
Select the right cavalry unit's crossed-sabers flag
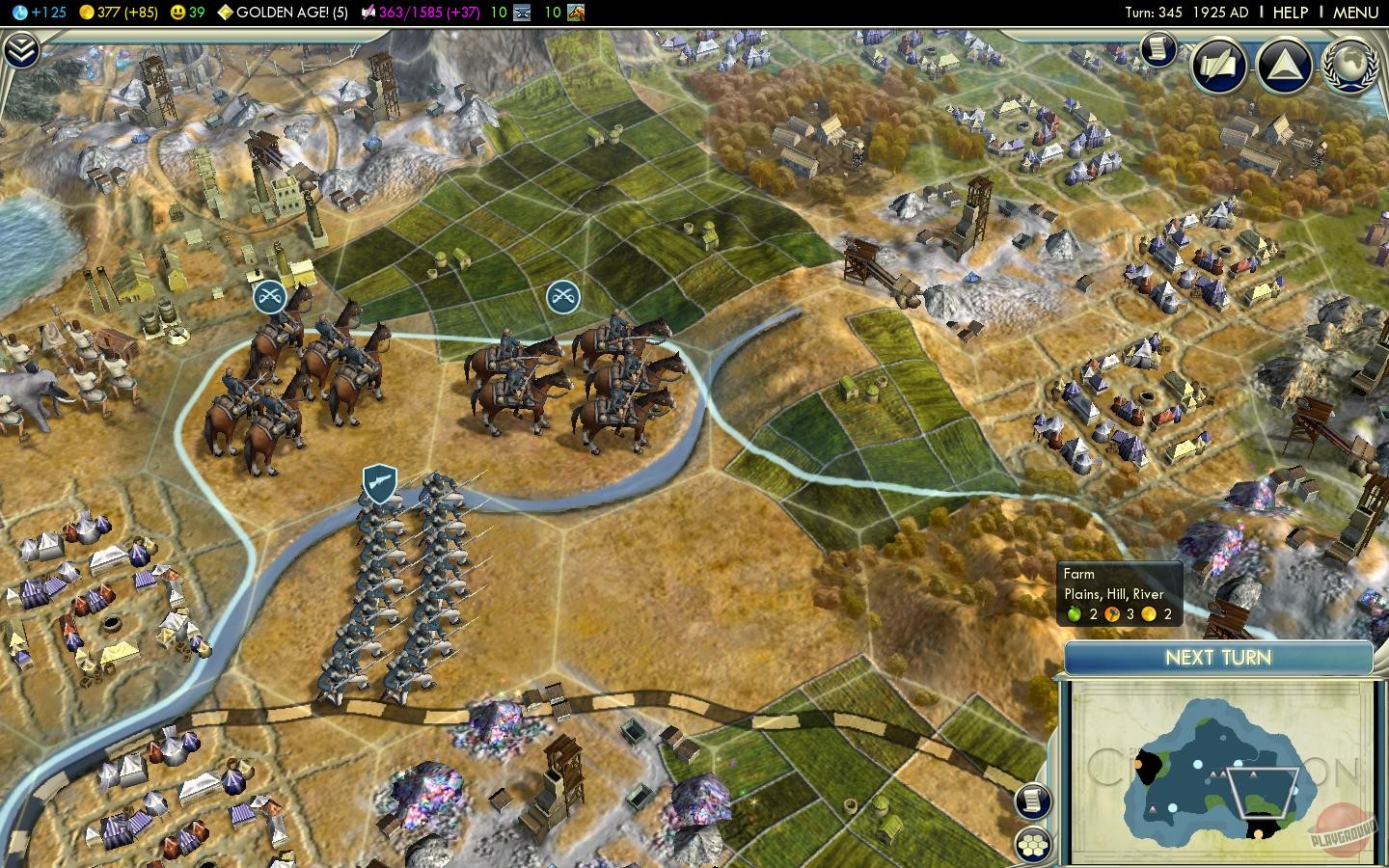(x=562, y=296)
